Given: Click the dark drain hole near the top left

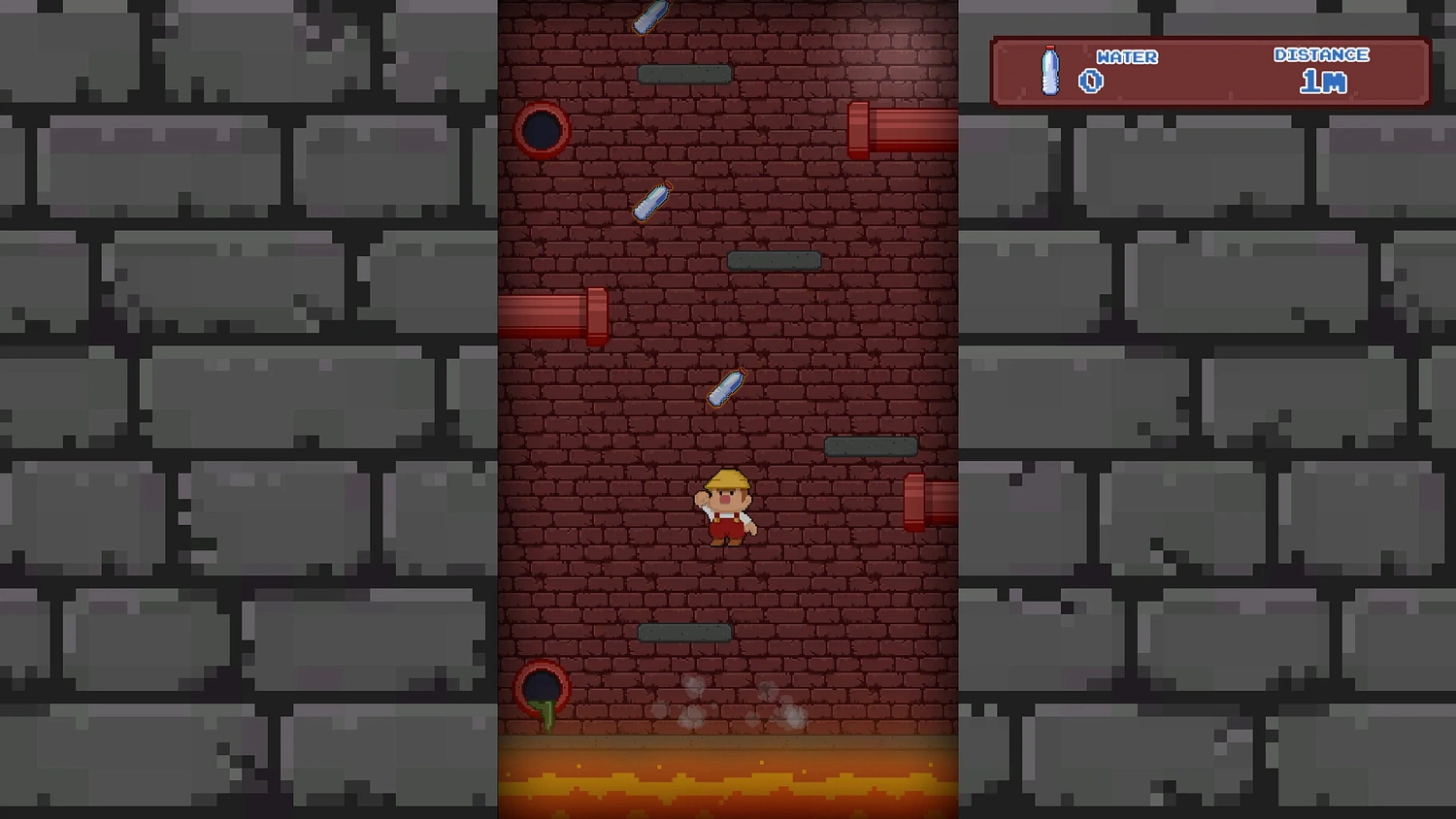Looking at the screenshot, I should [542, 129].
